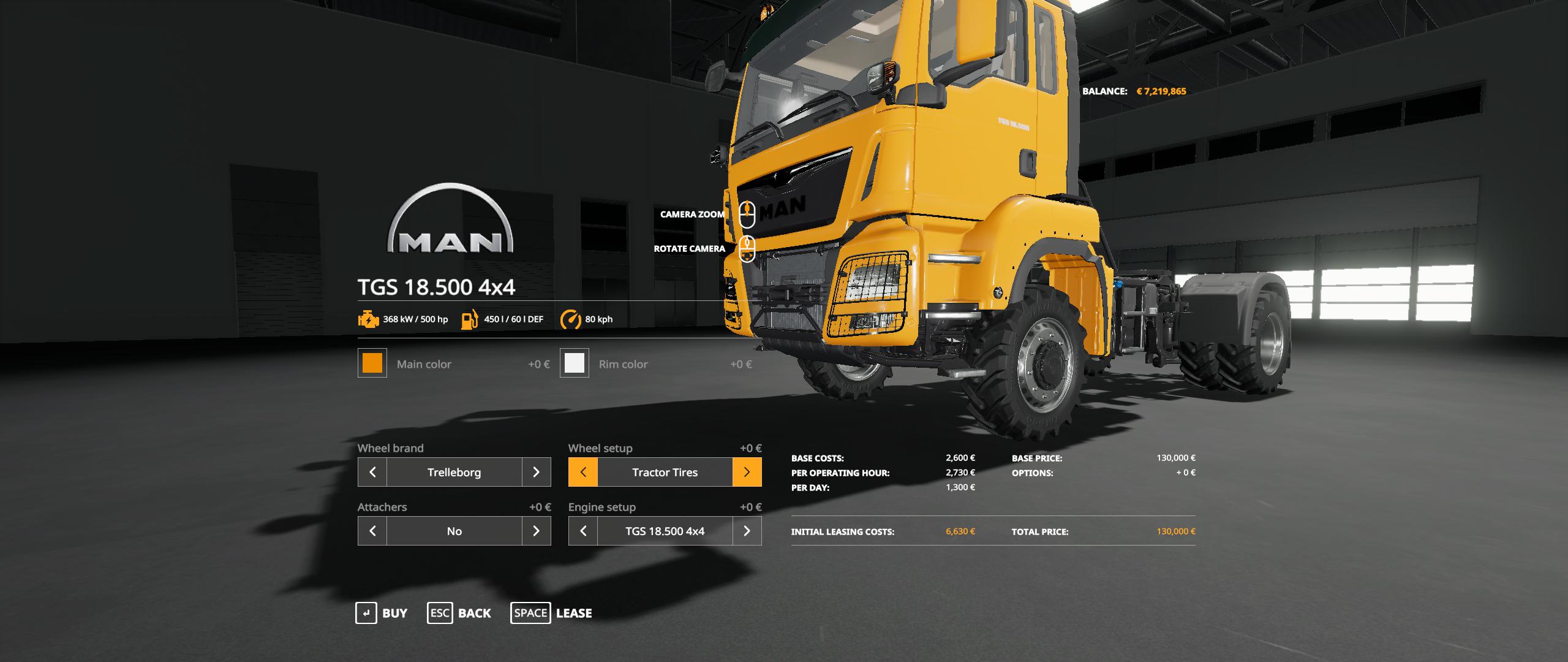Select next engine setup
Image resolution: width=1568 pixels, height=662 pixels.
[747, 531]
